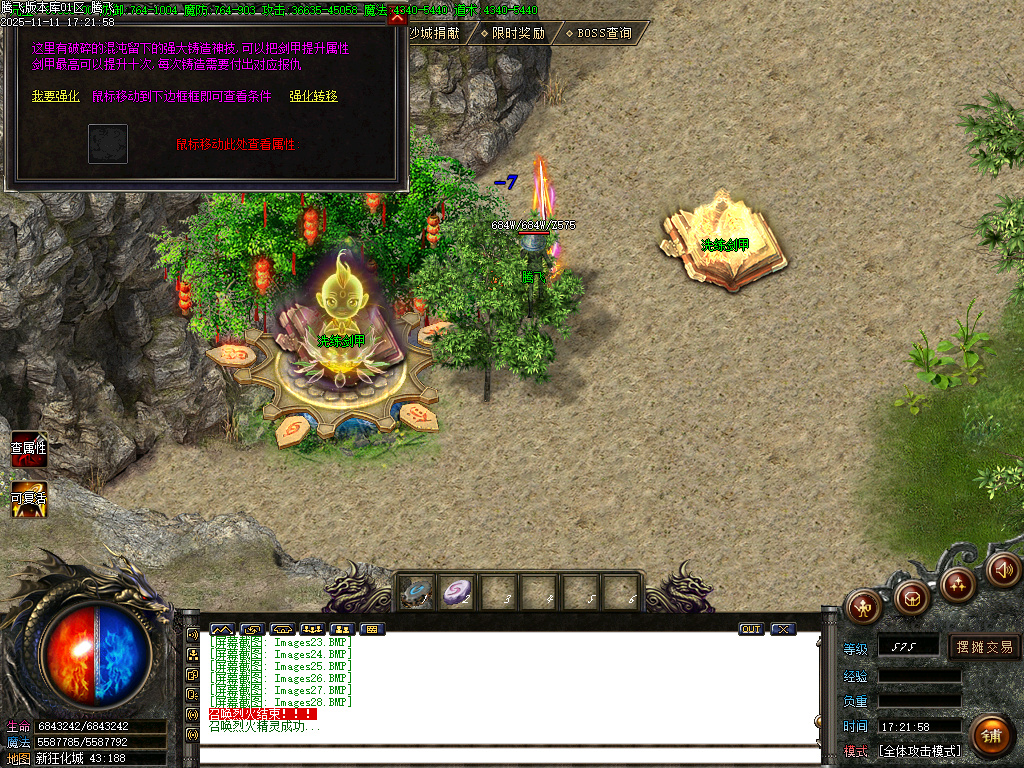1024x768 pixels.
Task: Switch attack mode via 全体攻击模式 label
Action: click(x=919, y=751)
